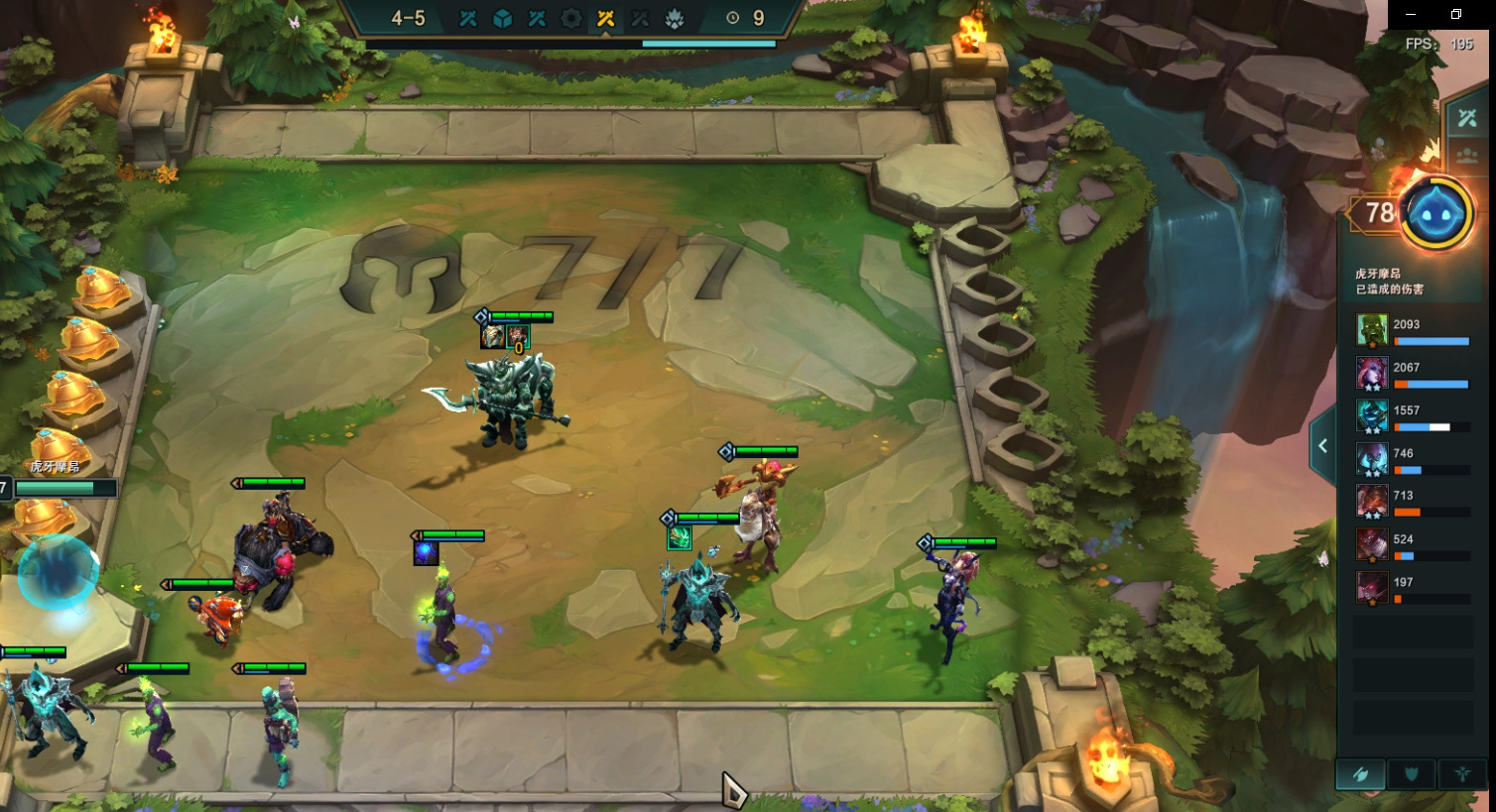Minimize the game window
The image size is (1496, 812).
click(x=1411, y=15)
